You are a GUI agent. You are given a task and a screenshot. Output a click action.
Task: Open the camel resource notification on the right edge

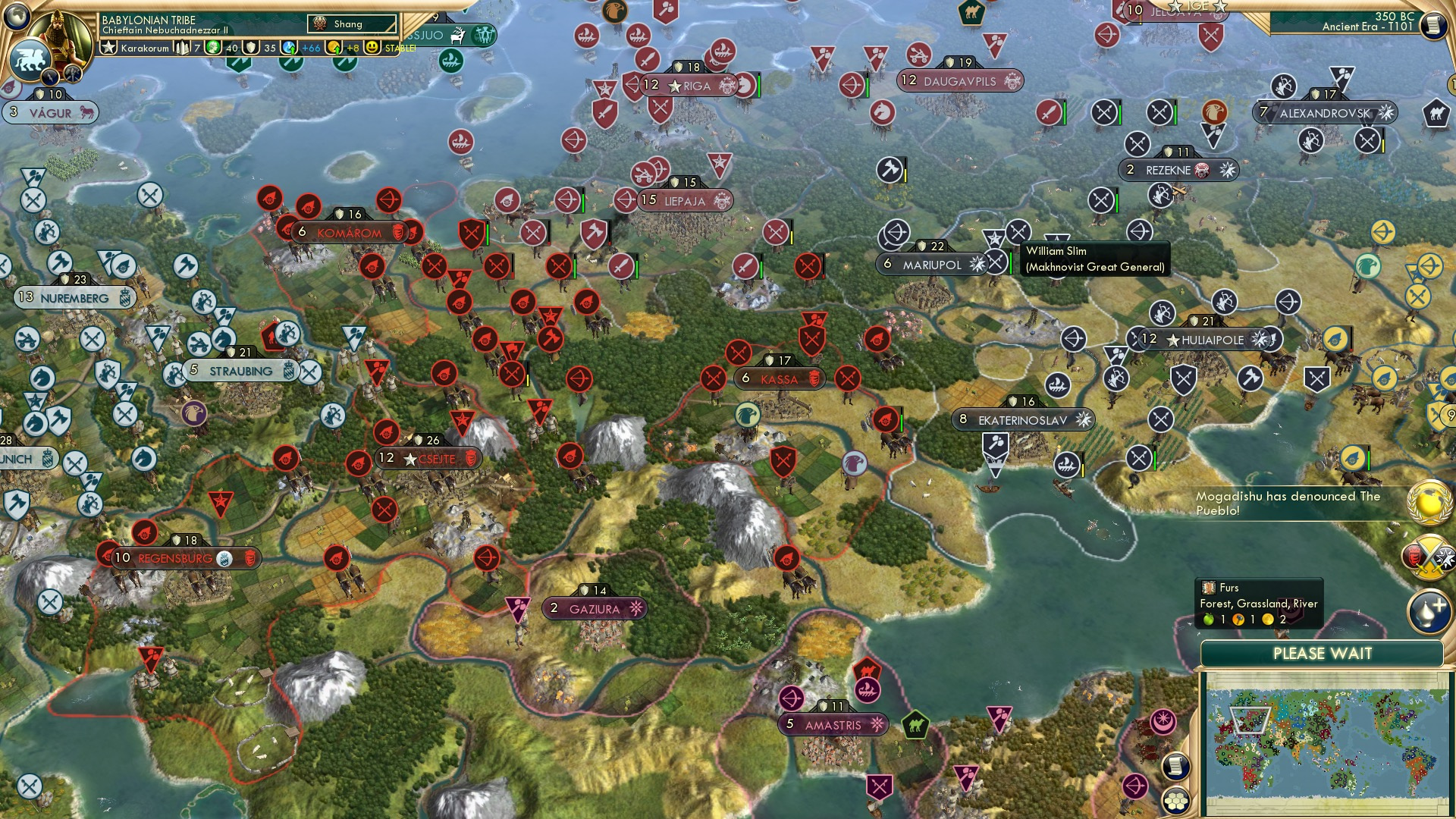tap(1436, 112)
